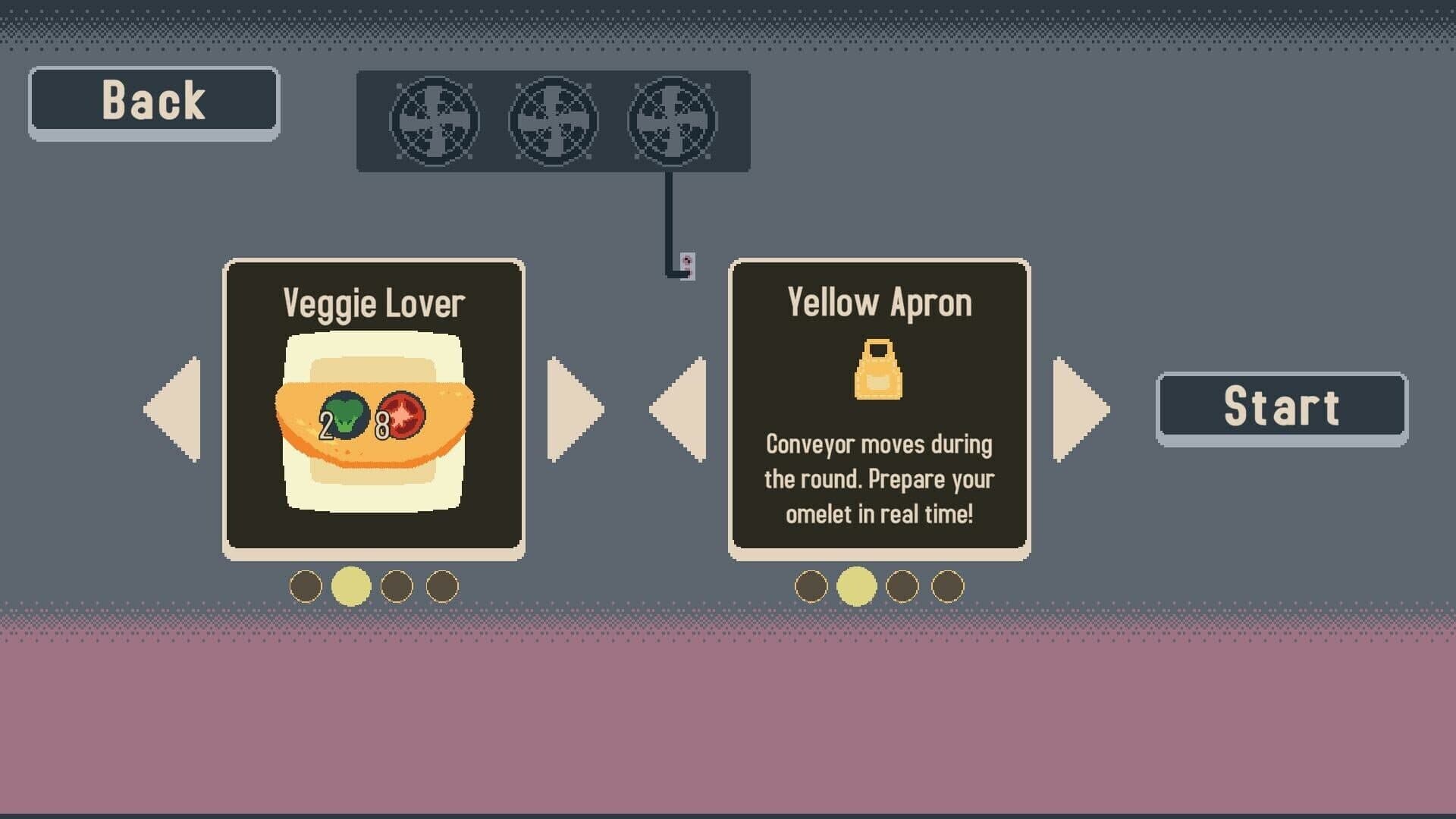Click the middle ventilation fan icon
The height and width of the screenshot is (819, 1456).
tap(552, 121)
